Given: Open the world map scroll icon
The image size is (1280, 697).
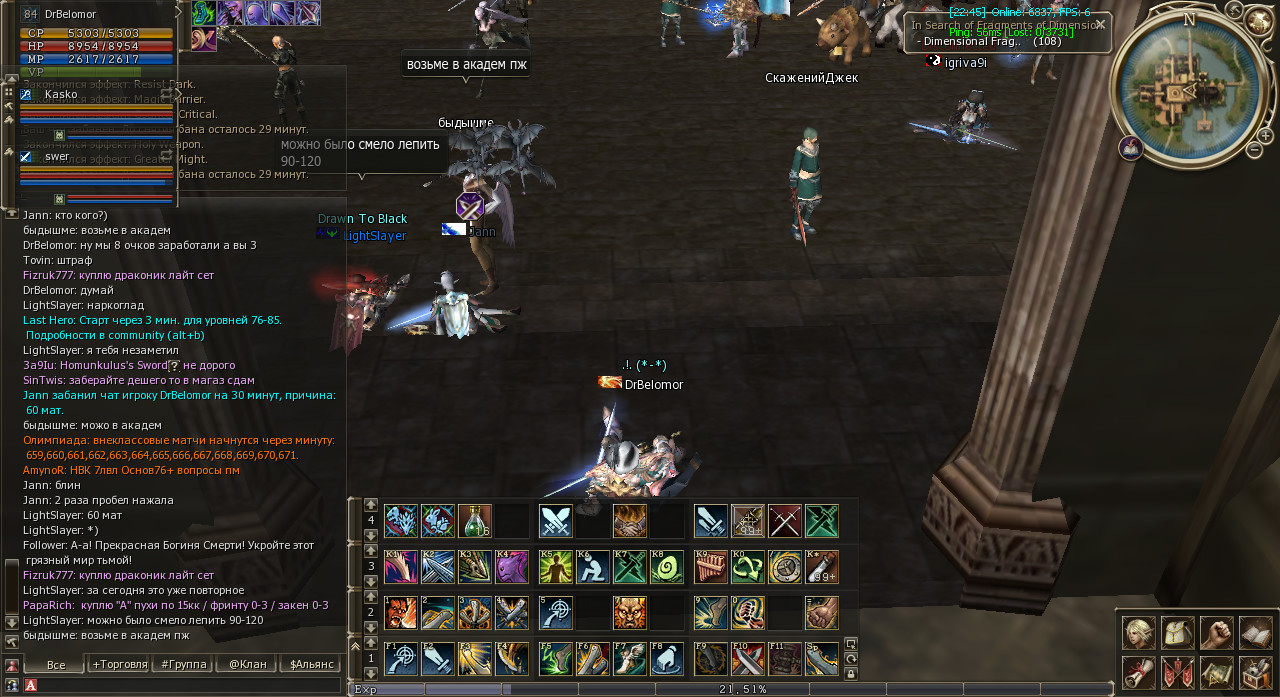Looking at the screenshot, I should coord(1217,672).
